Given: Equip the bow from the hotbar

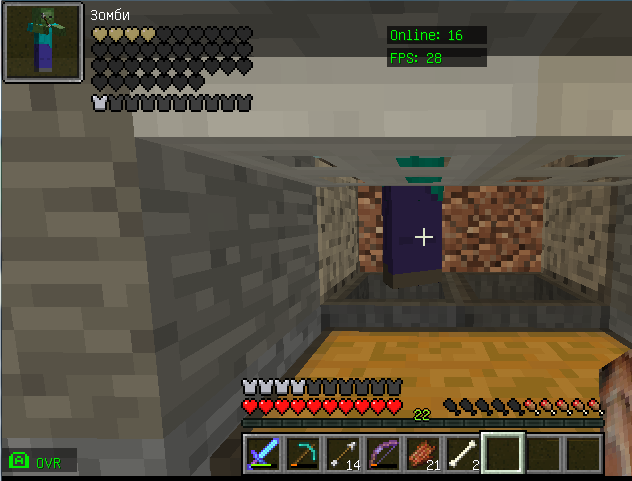Looking at the screenshot, I should (x=383, y=453).
